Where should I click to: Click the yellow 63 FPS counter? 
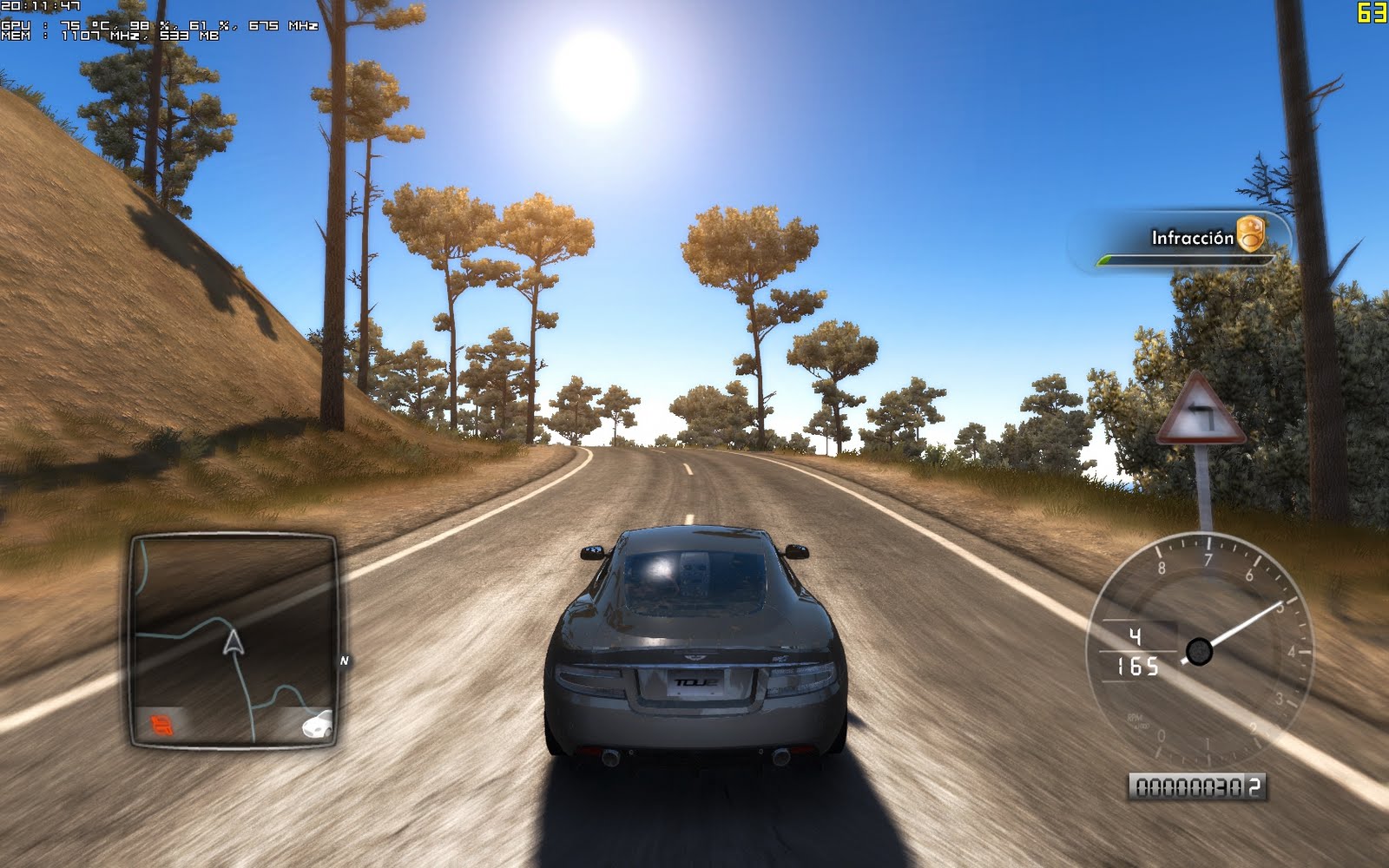point(1373,10)
